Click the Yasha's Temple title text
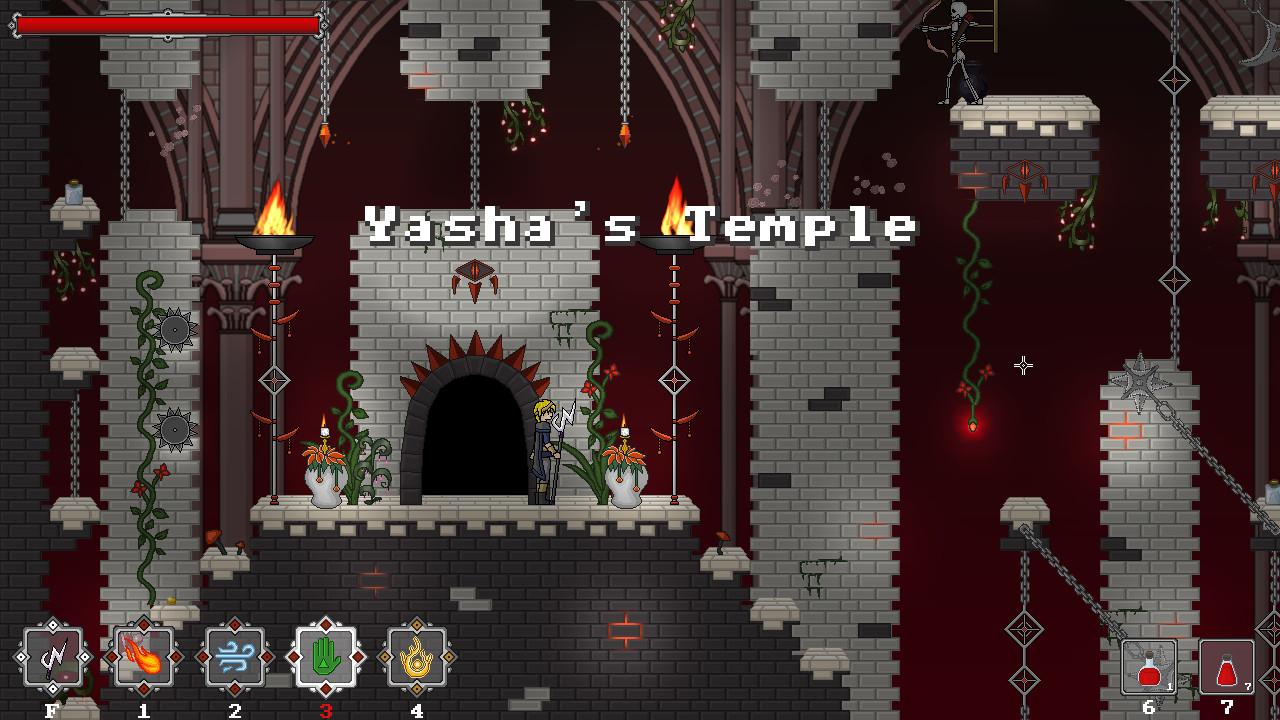Screen dimensions: 1280x720 640,227
